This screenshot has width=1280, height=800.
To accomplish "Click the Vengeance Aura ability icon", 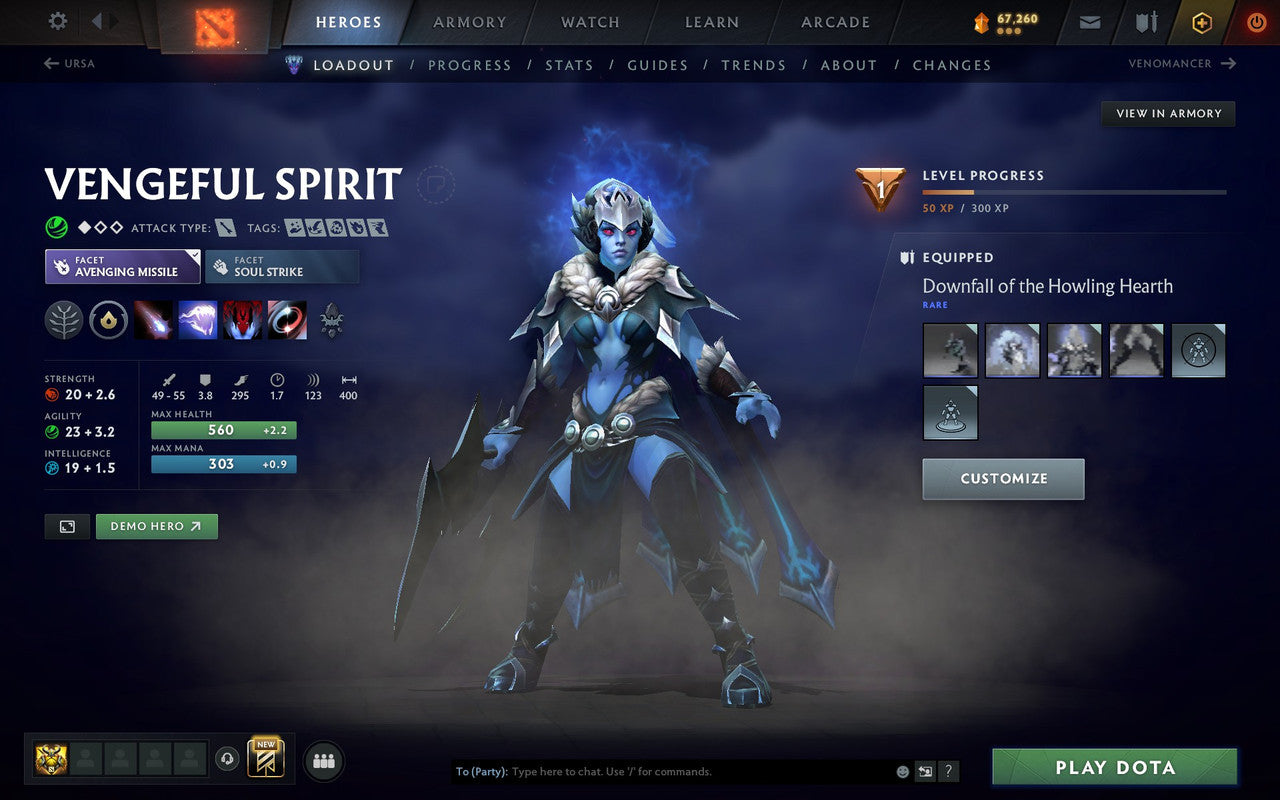I will pyautogui.click(x=243, y=320).
